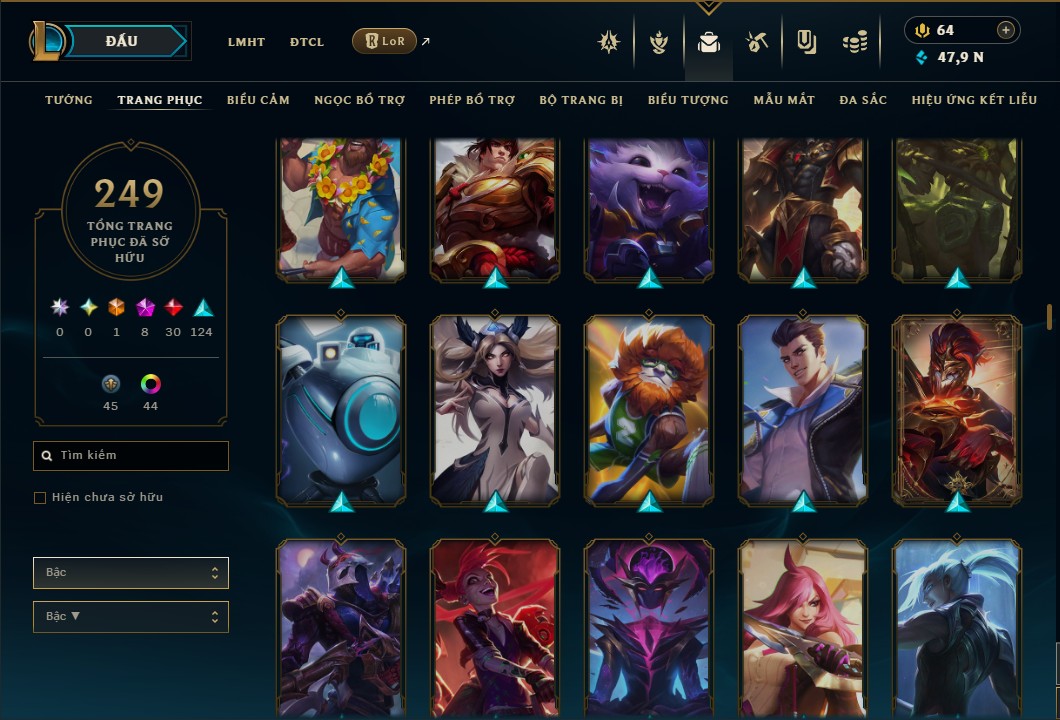Viewport: 1060px width, 720px height.
Task: Select the NGỌC BỔ TRỢ tab
Action: click(359, 100)
